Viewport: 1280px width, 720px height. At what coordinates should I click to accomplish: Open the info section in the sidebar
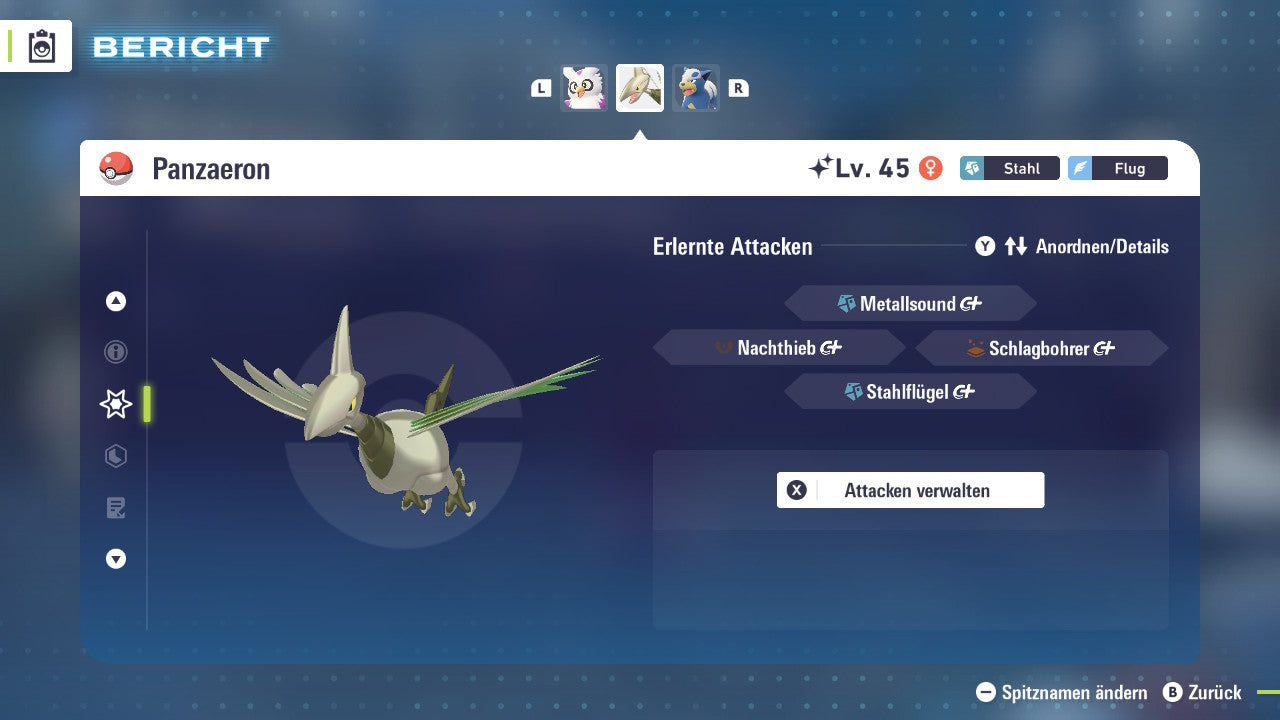(x=115, y=352)
